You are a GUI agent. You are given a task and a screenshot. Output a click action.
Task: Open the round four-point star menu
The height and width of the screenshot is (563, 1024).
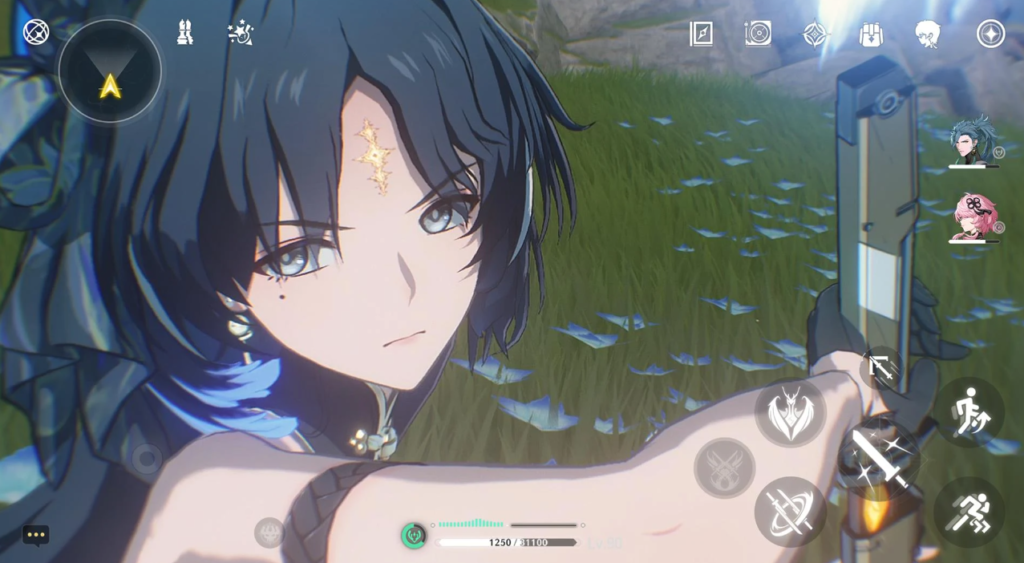coord(990,34)
